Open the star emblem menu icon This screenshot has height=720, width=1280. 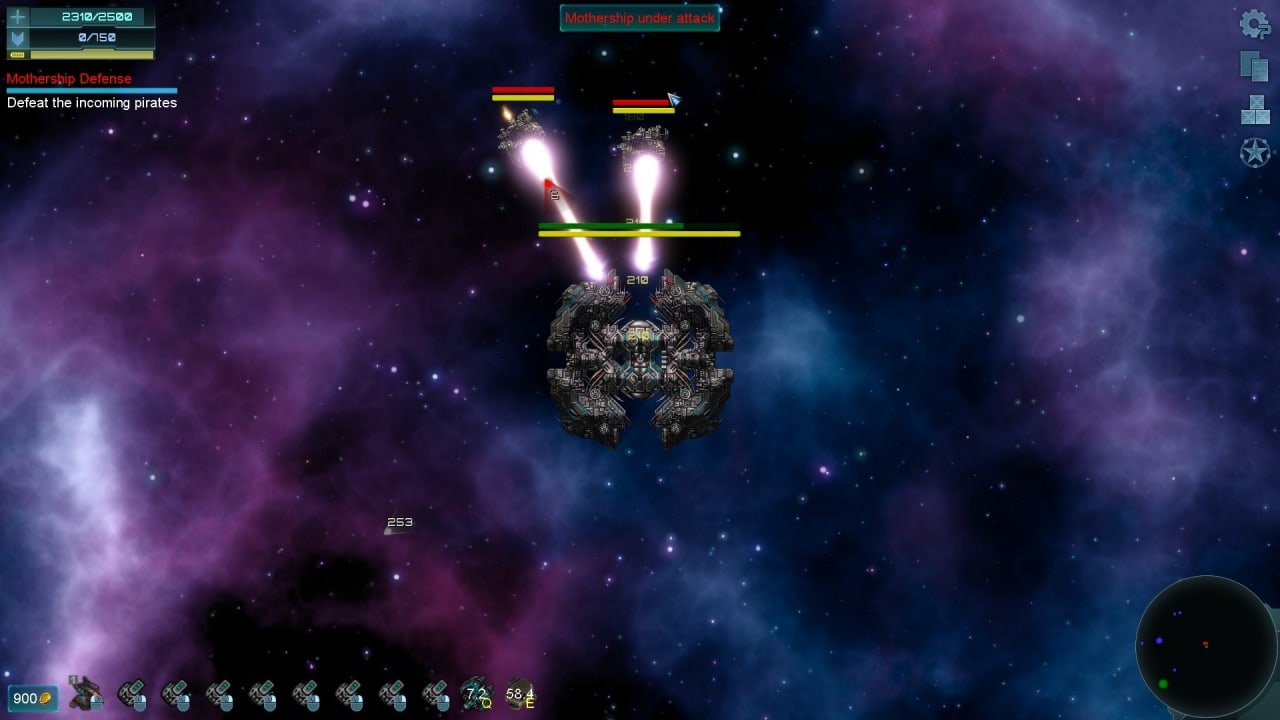(1255, 153)
